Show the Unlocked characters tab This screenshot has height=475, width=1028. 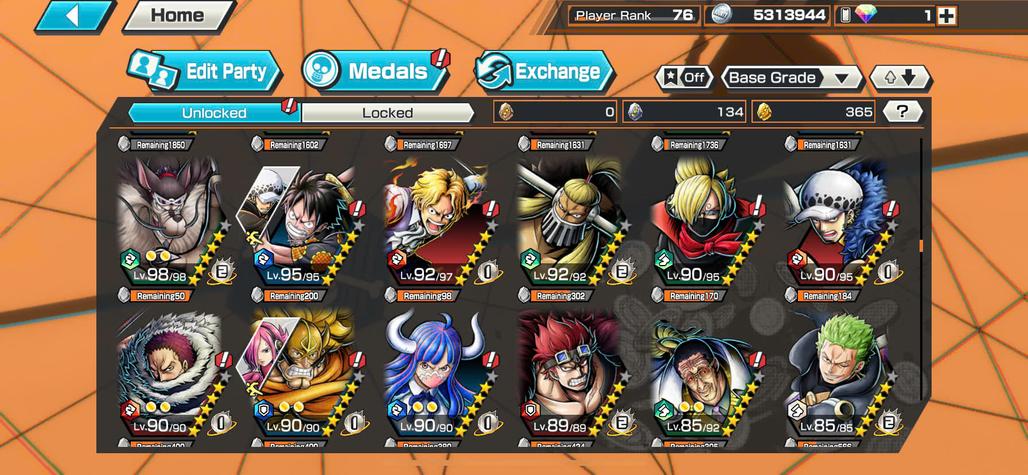click(214, 113)
